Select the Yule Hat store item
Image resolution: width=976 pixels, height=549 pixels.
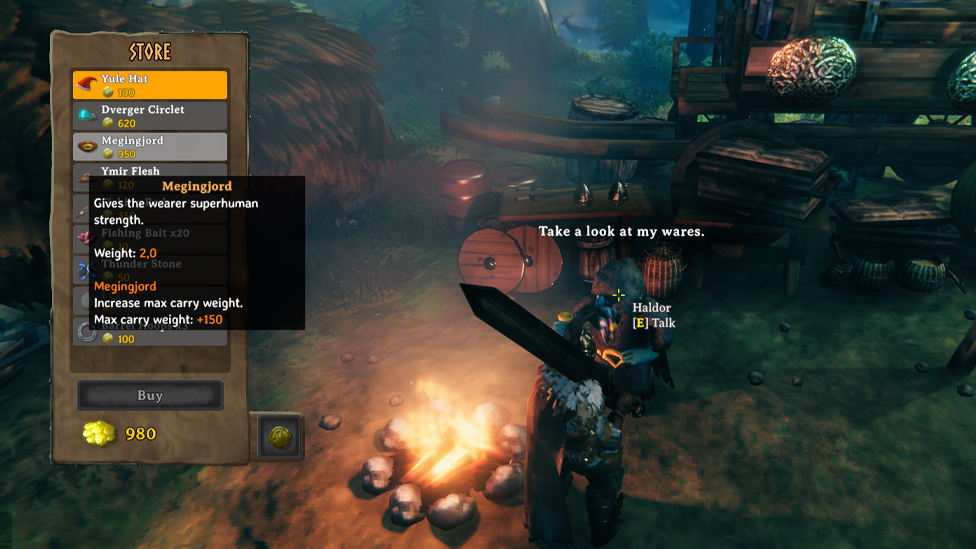point(150,85)
